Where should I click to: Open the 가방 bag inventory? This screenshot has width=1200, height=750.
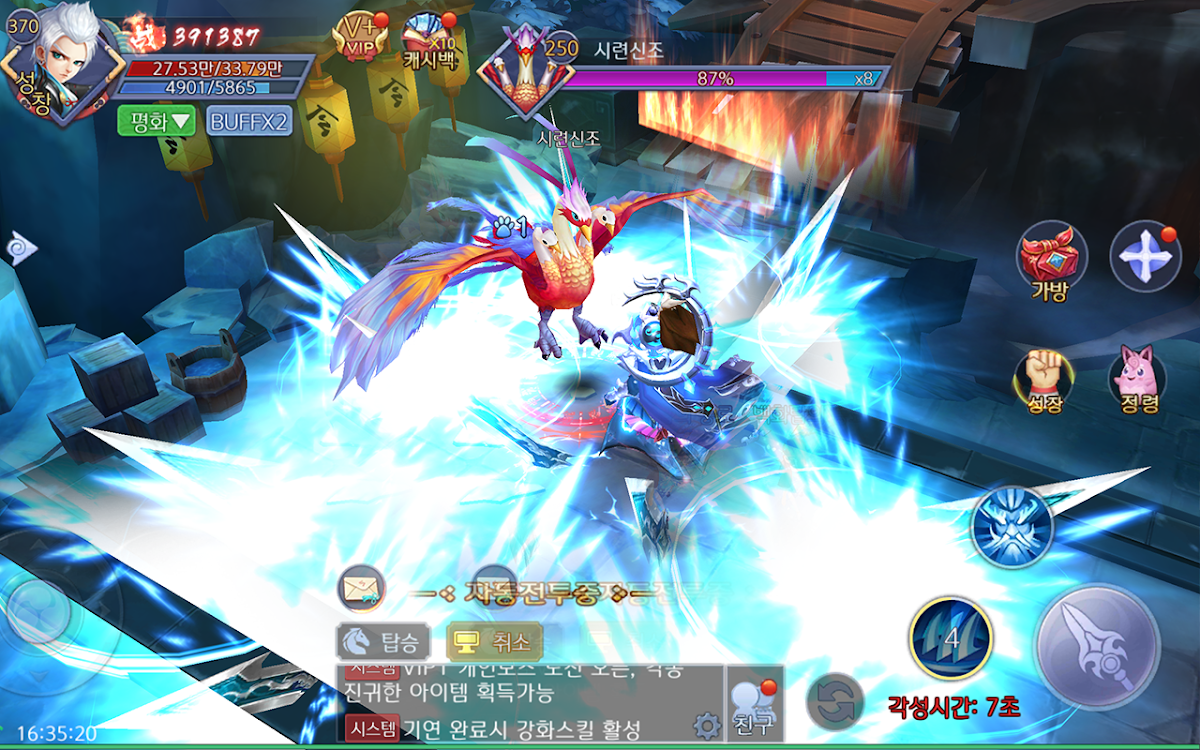point(1051,260)
